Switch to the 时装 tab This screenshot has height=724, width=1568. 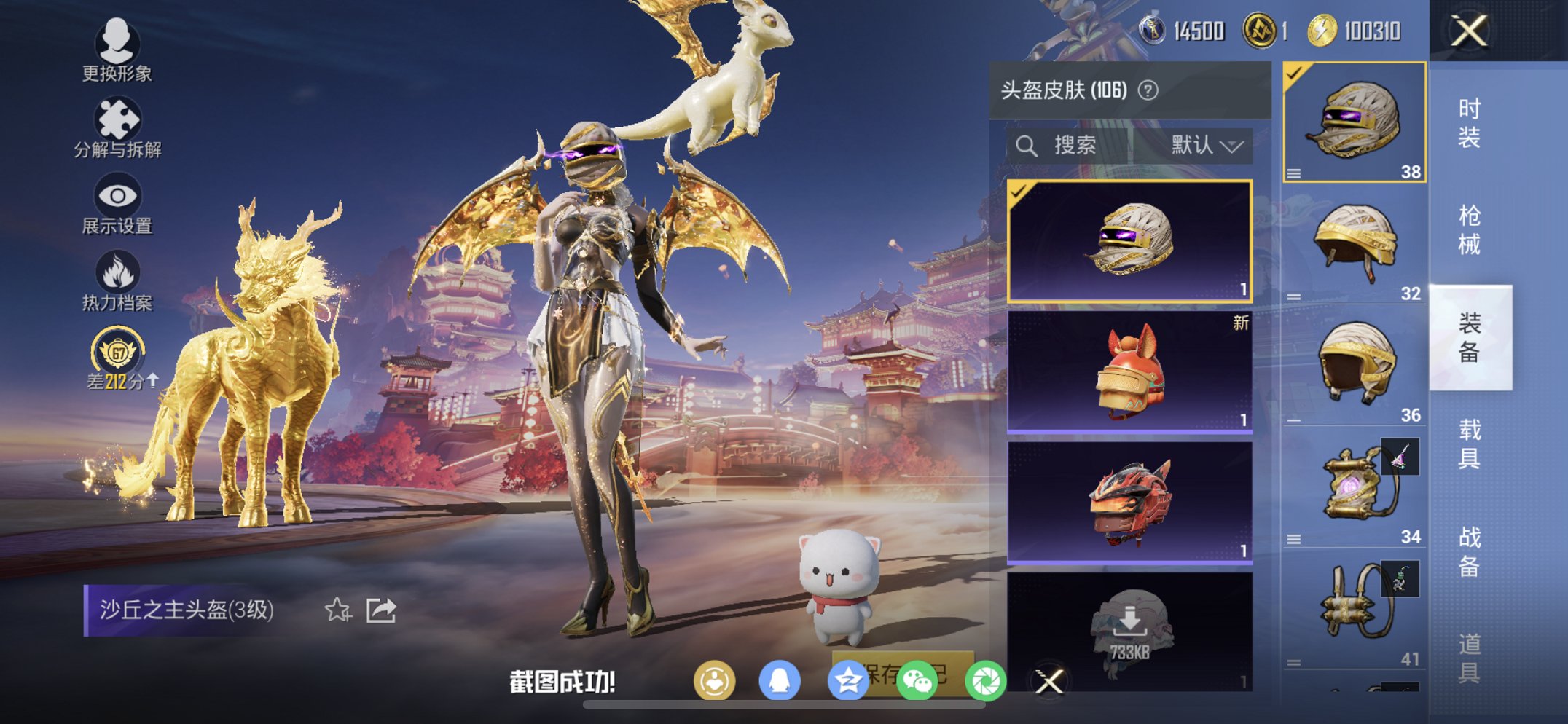(x=1472, y=124)
